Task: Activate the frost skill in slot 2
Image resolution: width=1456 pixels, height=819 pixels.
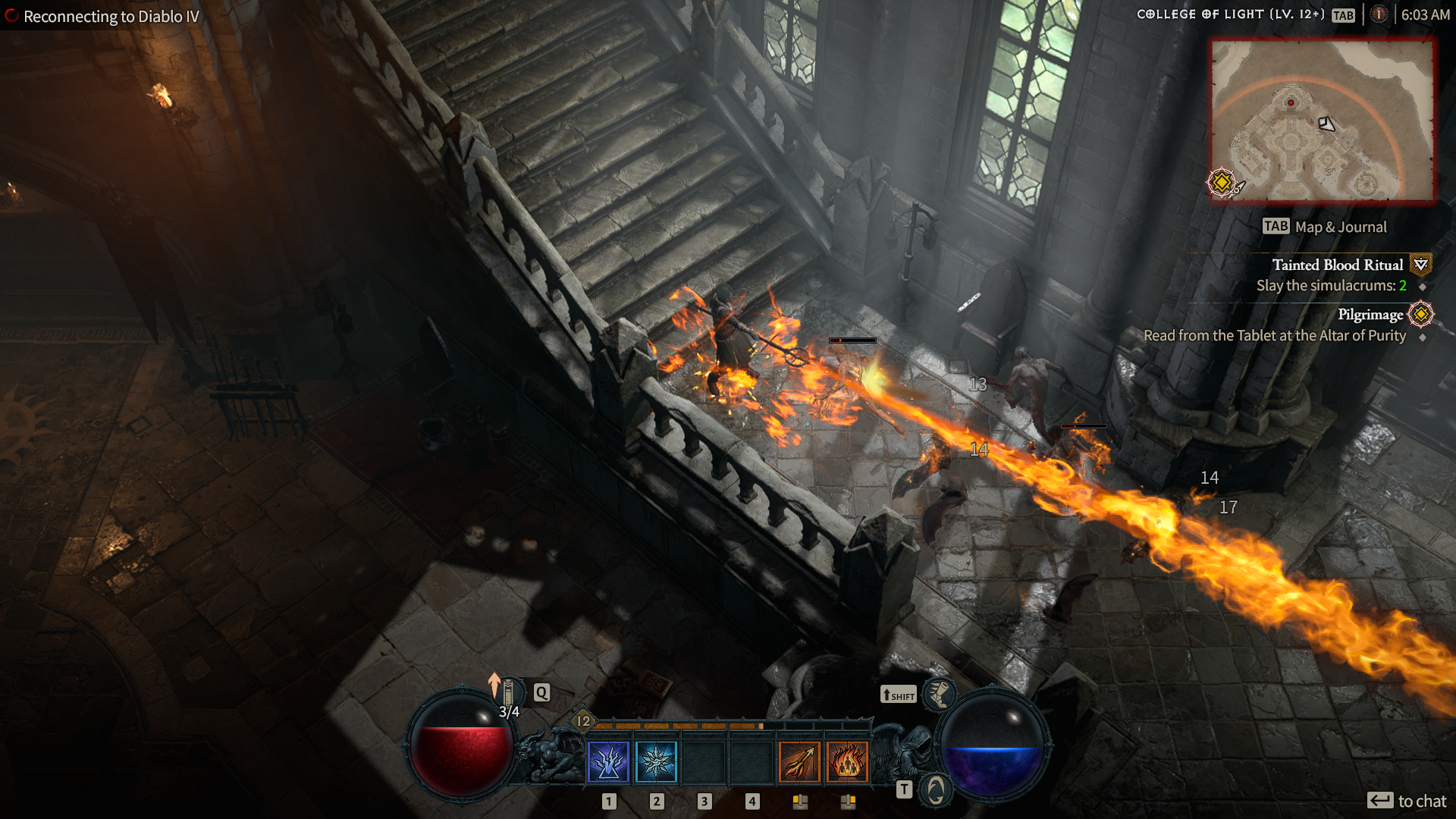Action: (x=655, y=761)
